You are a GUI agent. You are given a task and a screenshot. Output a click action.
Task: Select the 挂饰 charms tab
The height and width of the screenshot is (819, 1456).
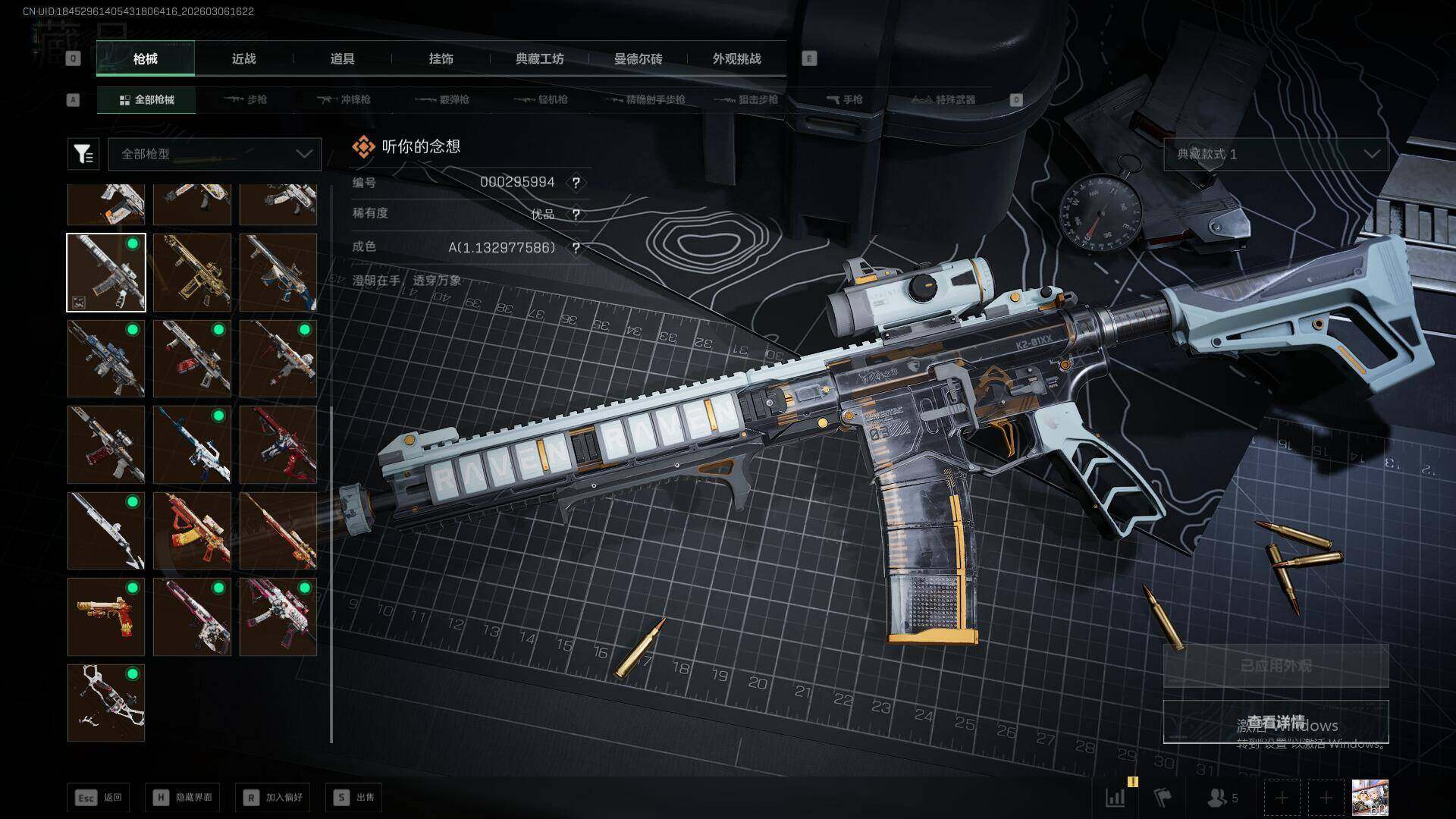441,59
